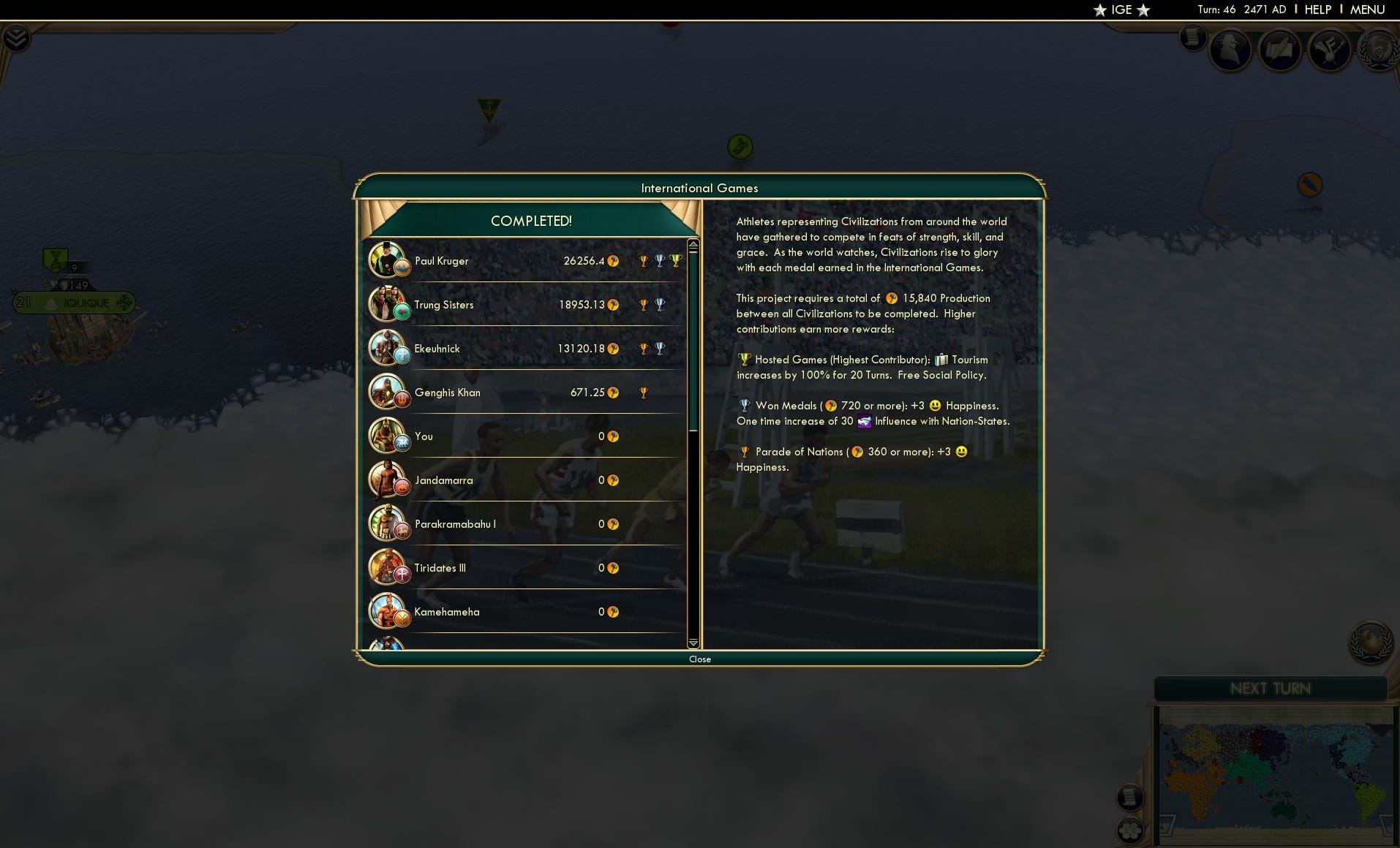Close the International Games screen

tap(700, 659)
